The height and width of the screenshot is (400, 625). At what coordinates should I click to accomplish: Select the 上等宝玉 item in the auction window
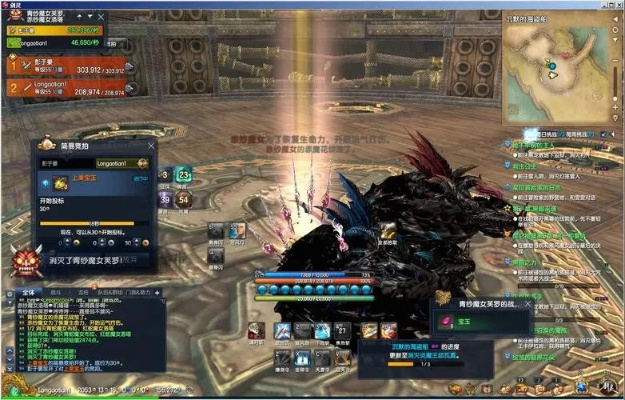pyautogui.click(x=60, y=182)
